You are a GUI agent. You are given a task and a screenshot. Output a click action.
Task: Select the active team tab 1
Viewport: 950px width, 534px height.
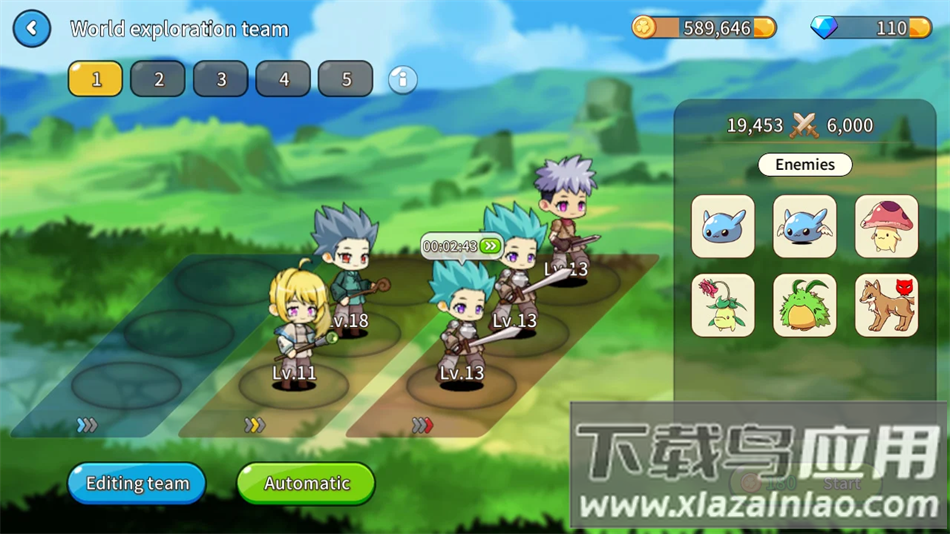(x=96, y=79)
